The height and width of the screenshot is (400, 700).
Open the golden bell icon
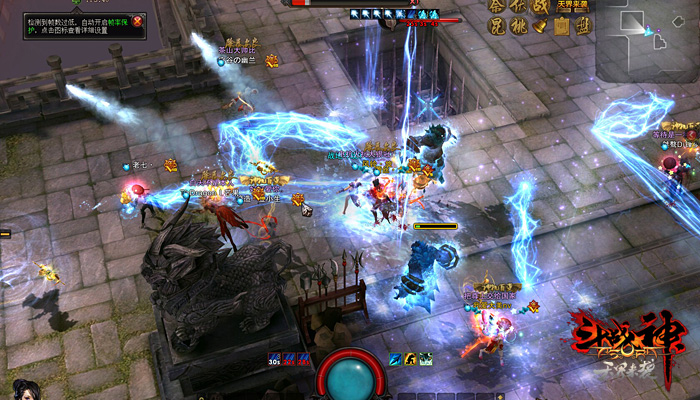point(541,27)
